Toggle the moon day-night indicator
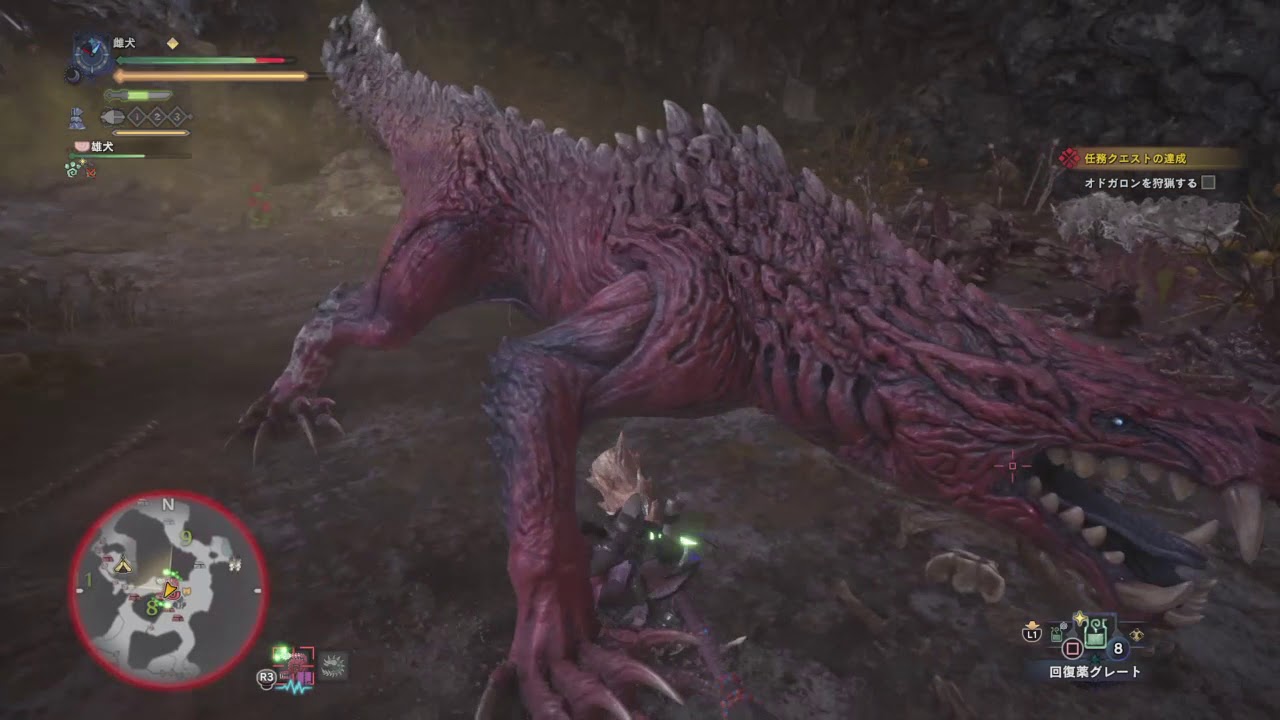The image size is (1280, 720). [x=72, y=75]
